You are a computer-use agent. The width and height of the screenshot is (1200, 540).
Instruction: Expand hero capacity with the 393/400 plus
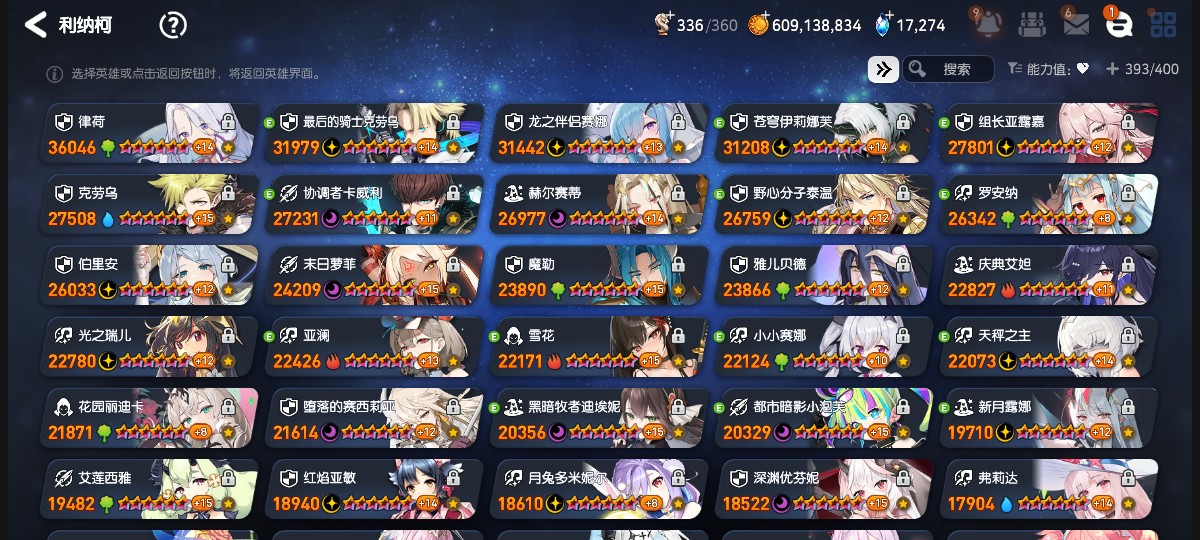1112,69
